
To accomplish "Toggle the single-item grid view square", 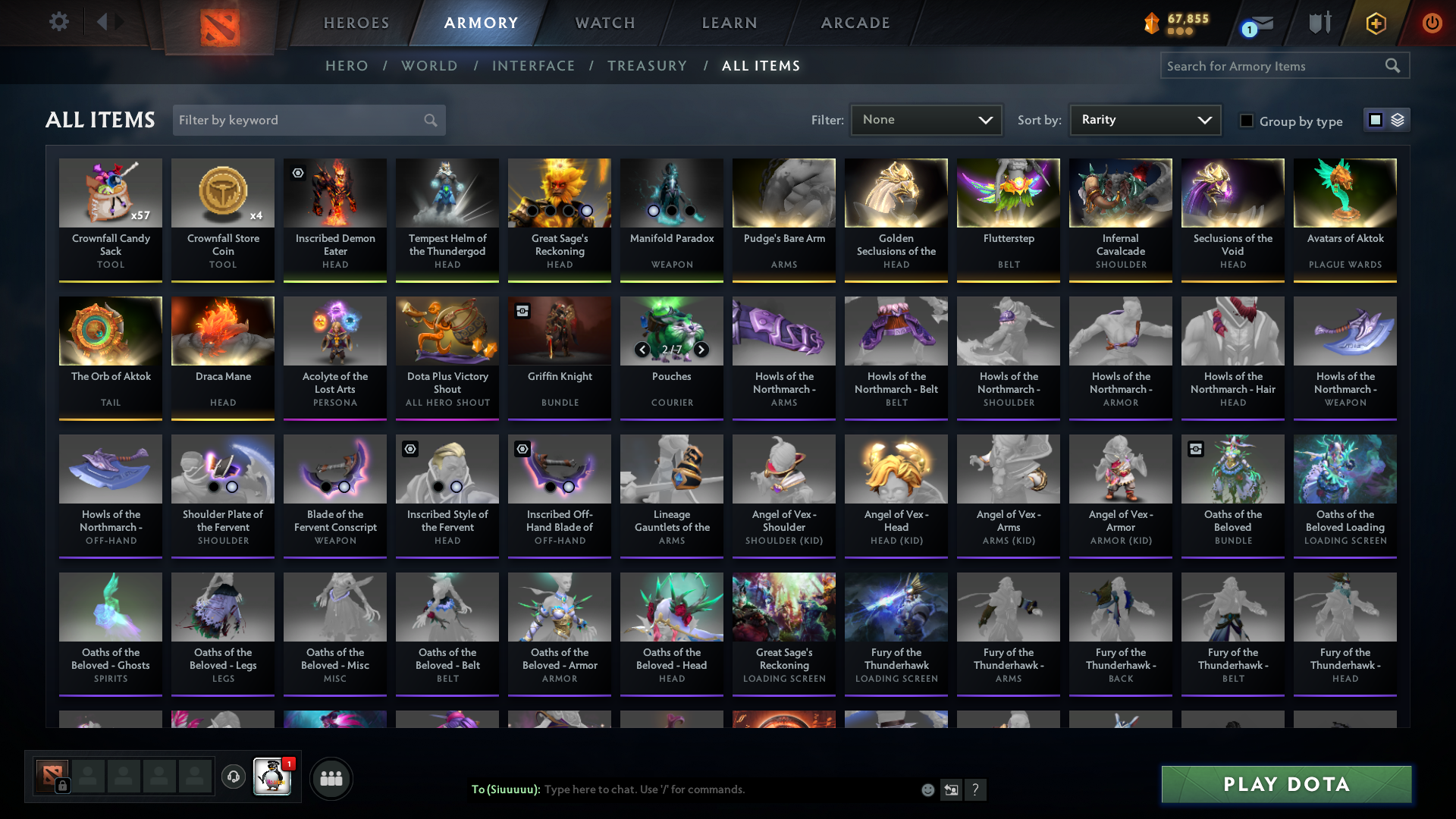I will pos(1376,119).
